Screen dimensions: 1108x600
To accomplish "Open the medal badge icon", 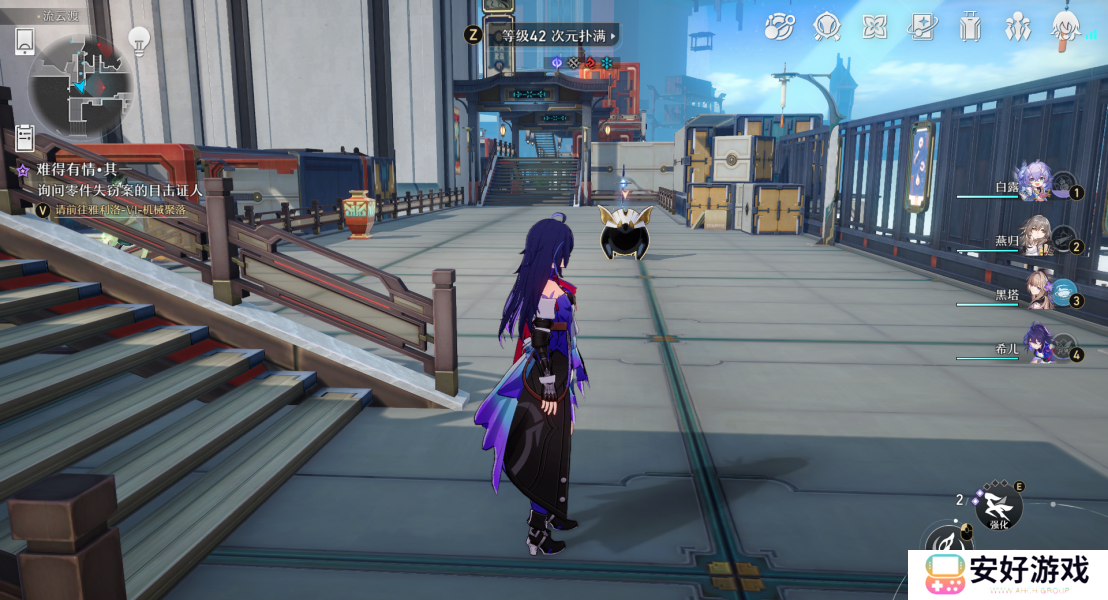I will 827,27.
